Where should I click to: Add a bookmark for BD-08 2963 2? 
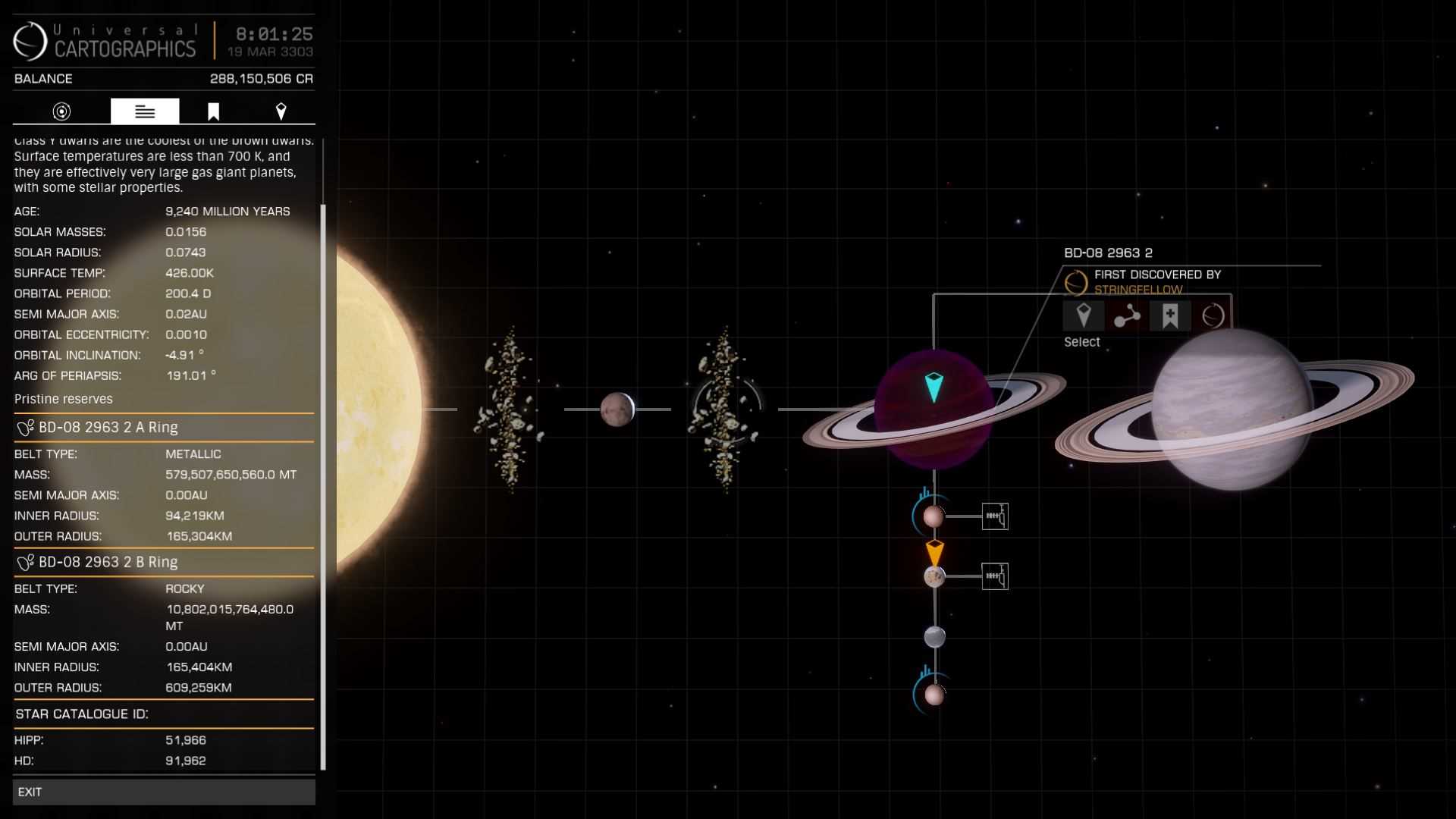click(x=1170, y=315)
